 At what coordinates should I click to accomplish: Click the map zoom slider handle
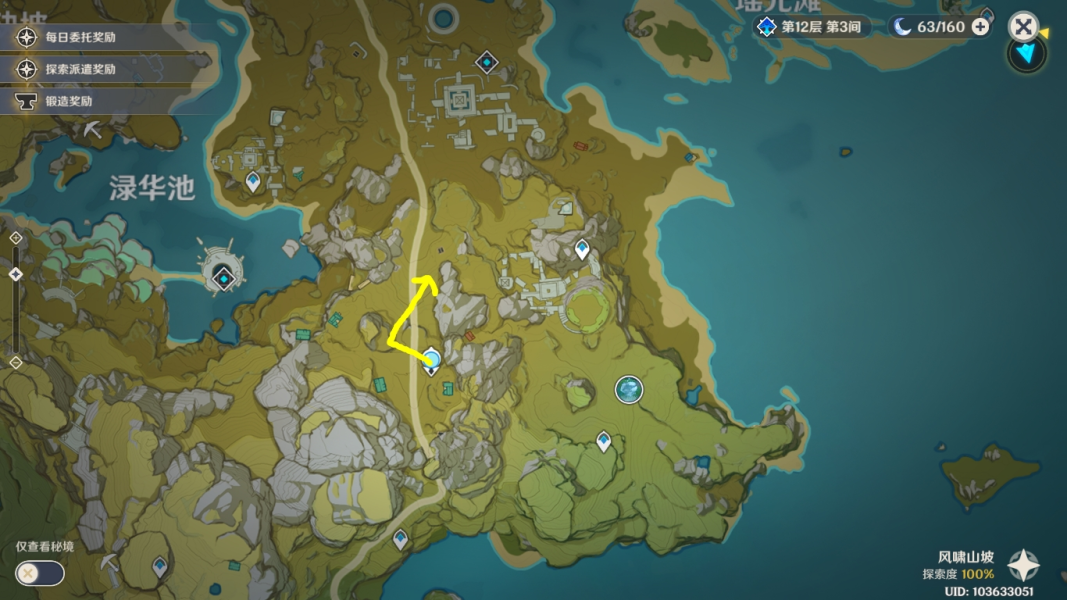pos(15,274)
